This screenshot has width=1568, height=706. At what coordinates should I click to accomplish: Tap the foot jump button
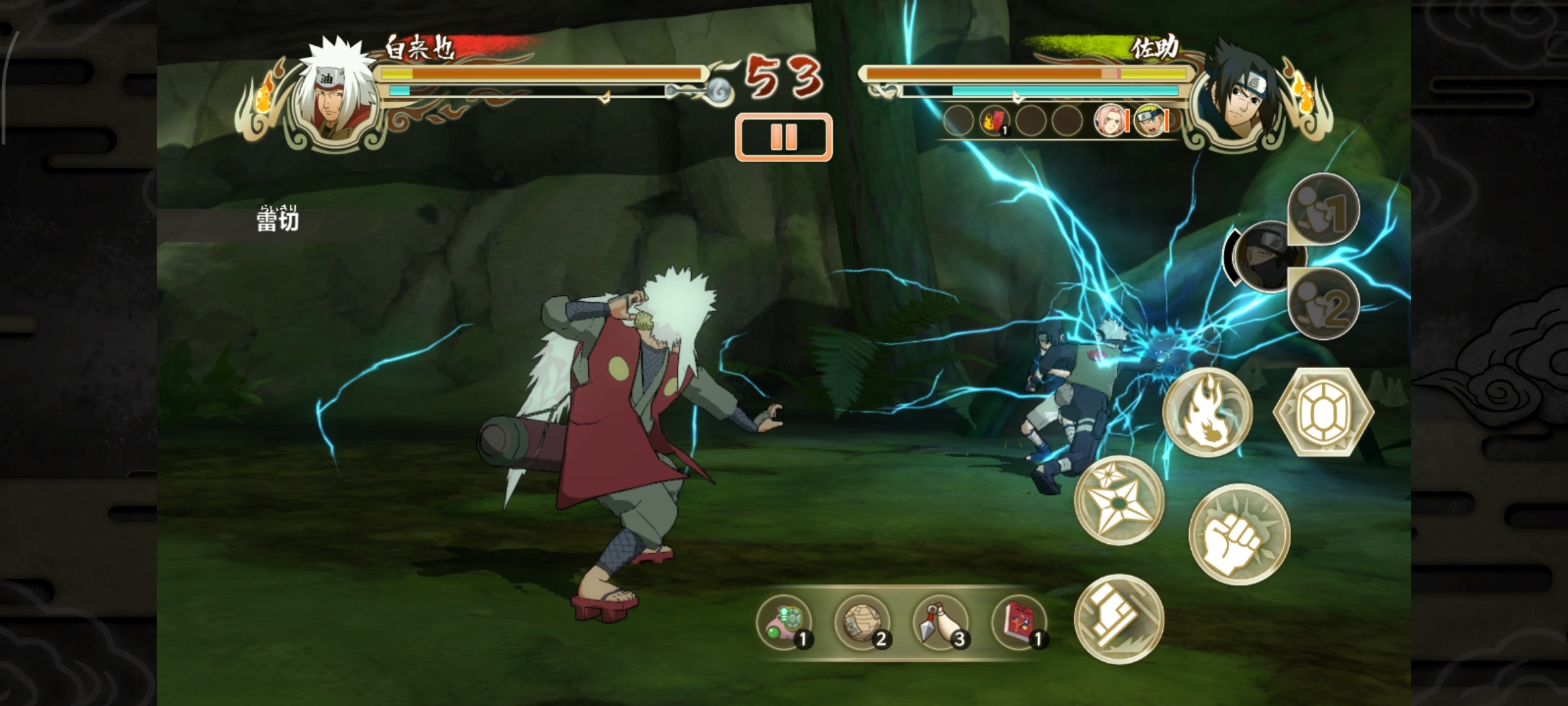(1119, 618)
